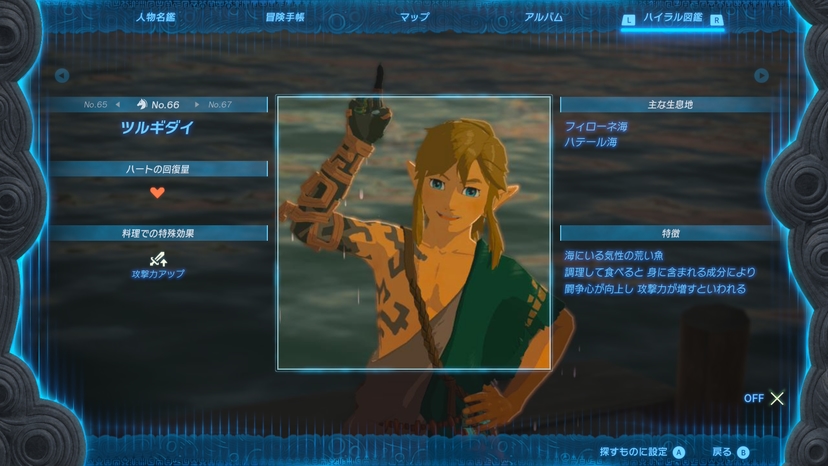828x466 pixels.
Task: View the ツルギダイ compendium photo
Action: click(413, 233)
